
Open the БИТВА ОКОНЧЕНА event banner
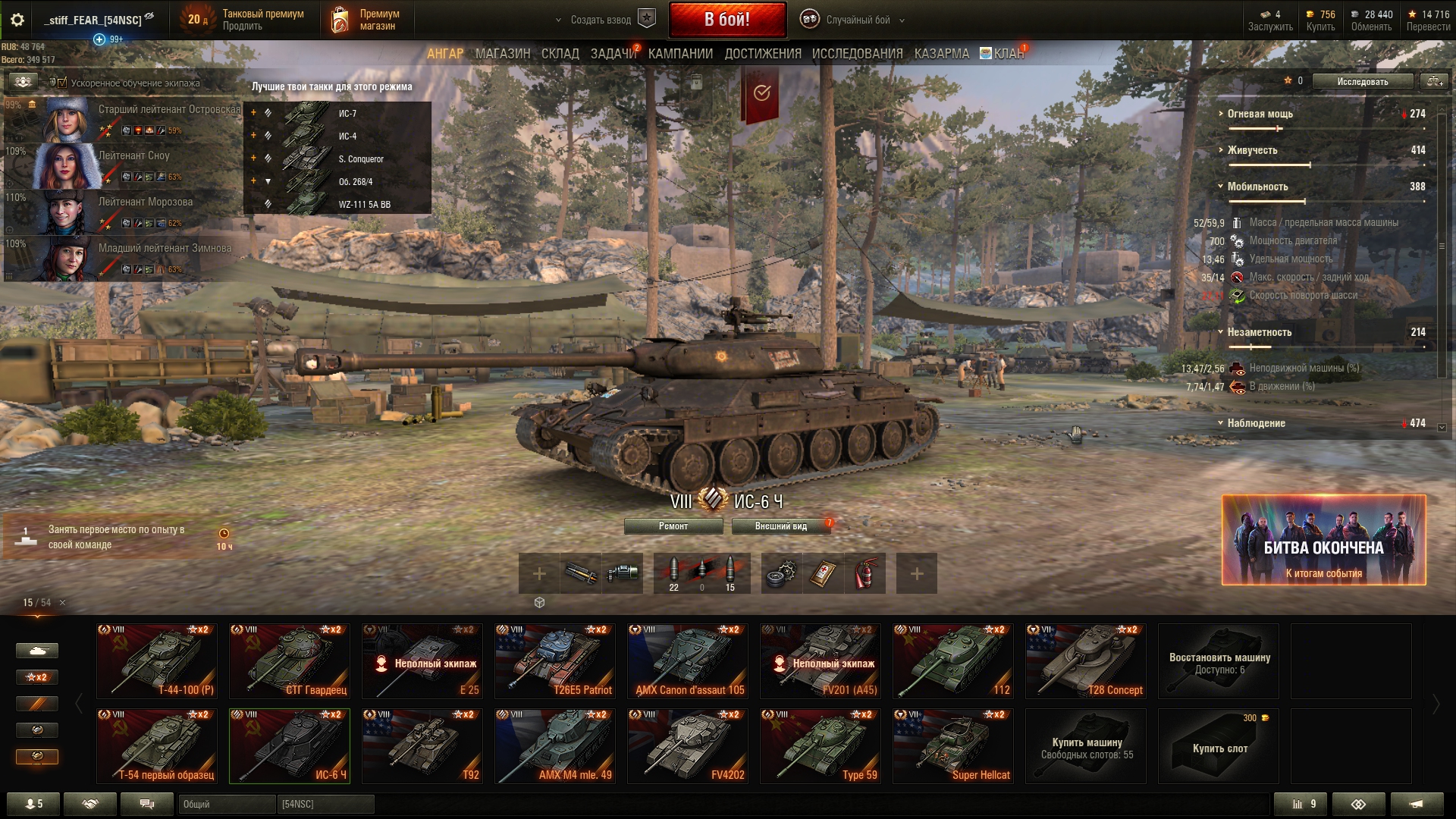[x=1323, y=540]
